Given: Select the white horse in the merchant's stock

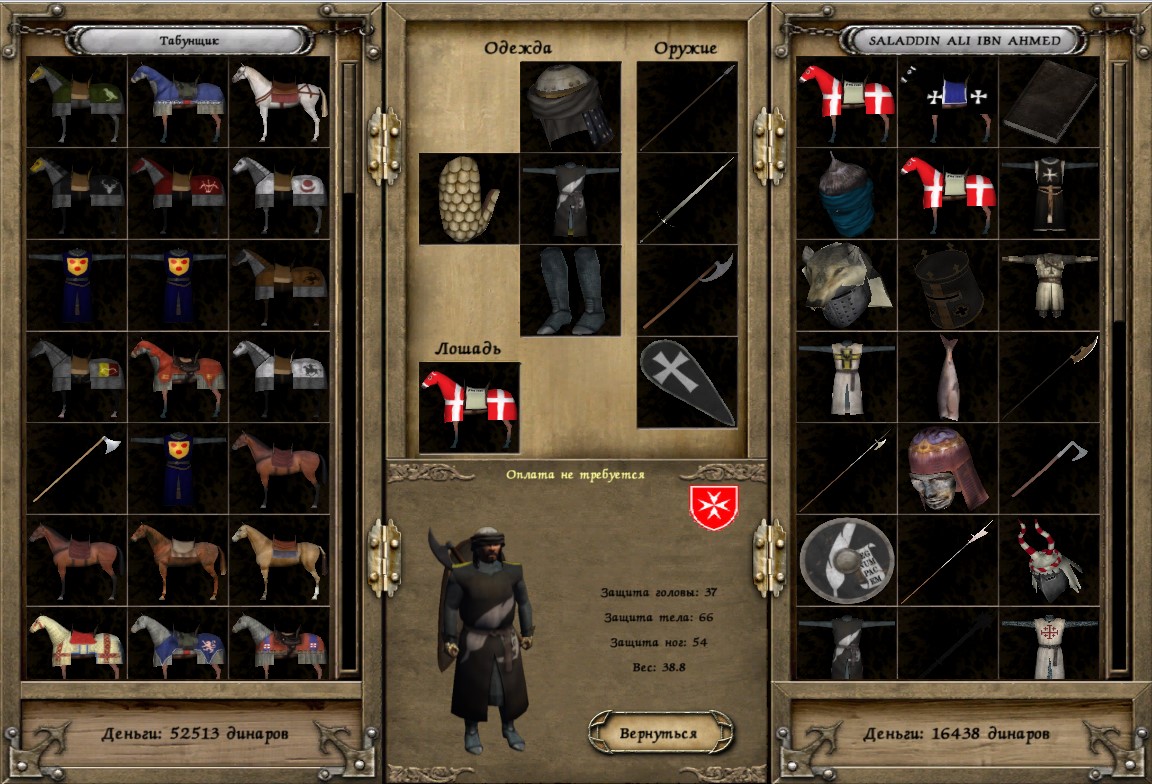Looking at the screenshot, I should 280,102.
